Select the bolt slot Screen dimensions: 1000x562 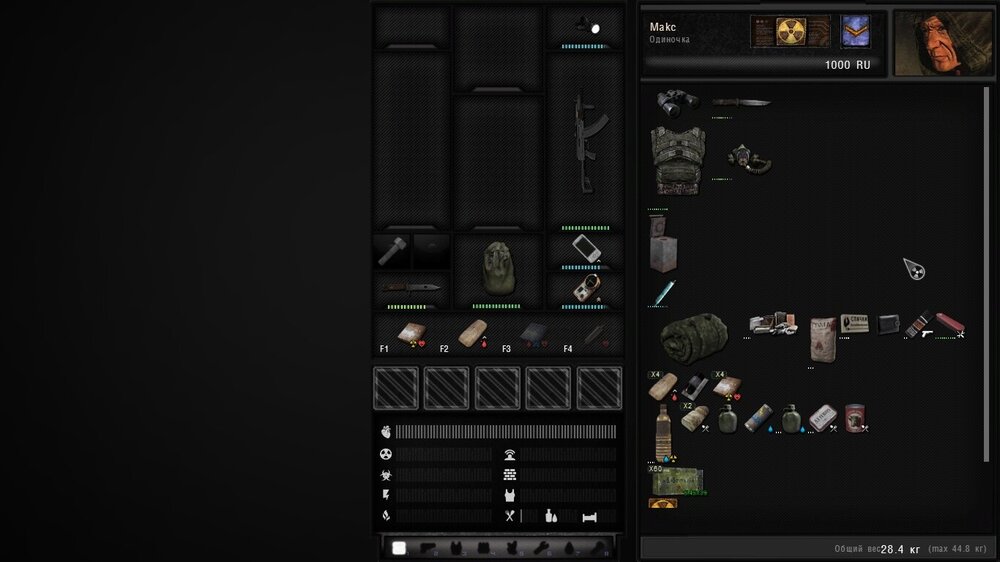point(391,250)
